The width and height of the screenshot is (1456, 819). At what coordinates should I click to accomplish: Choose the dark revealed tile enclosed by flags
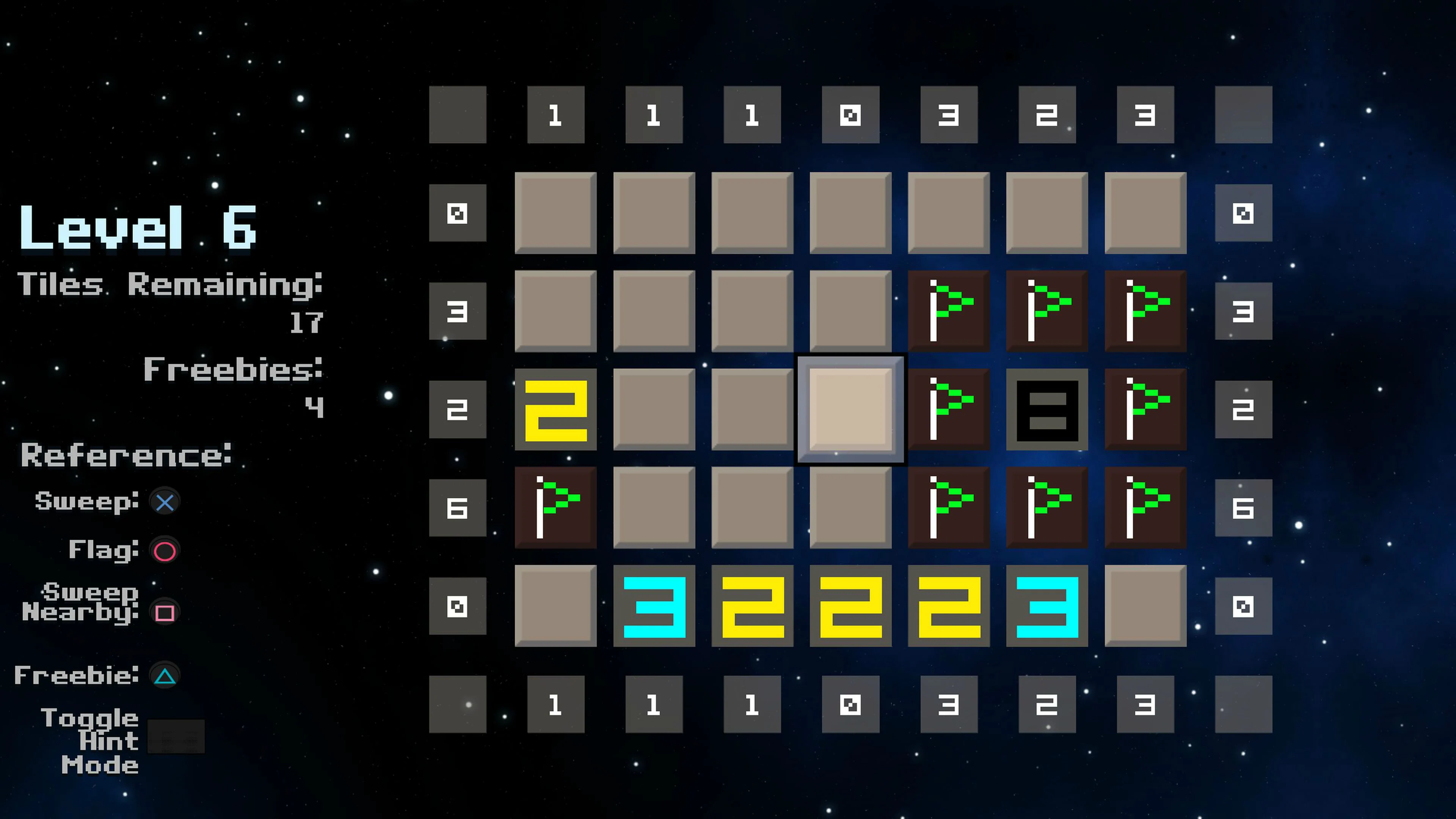[x=1047, y=409]
